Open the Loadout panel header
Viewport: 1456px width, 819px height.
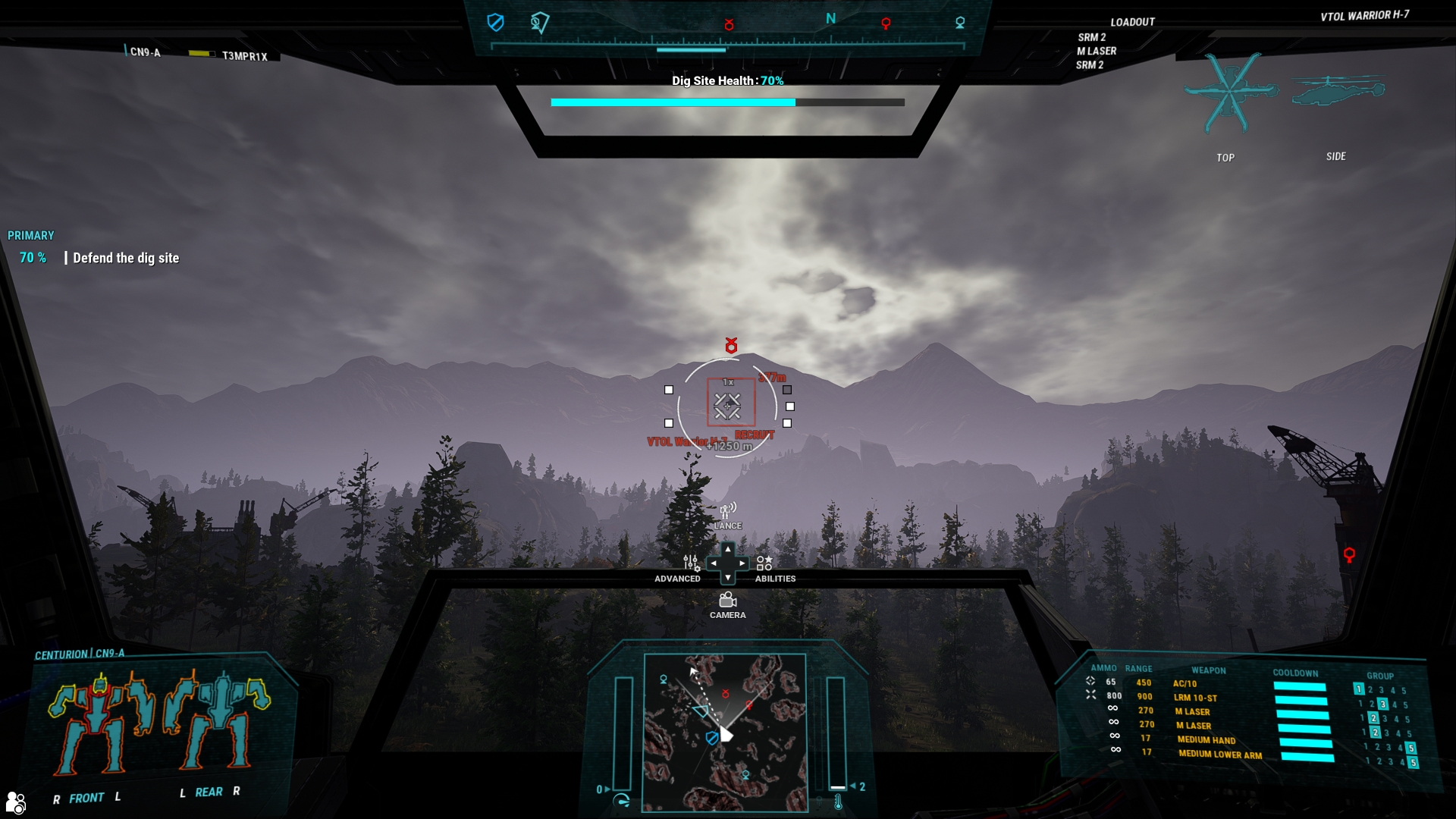coord(1131,22)
